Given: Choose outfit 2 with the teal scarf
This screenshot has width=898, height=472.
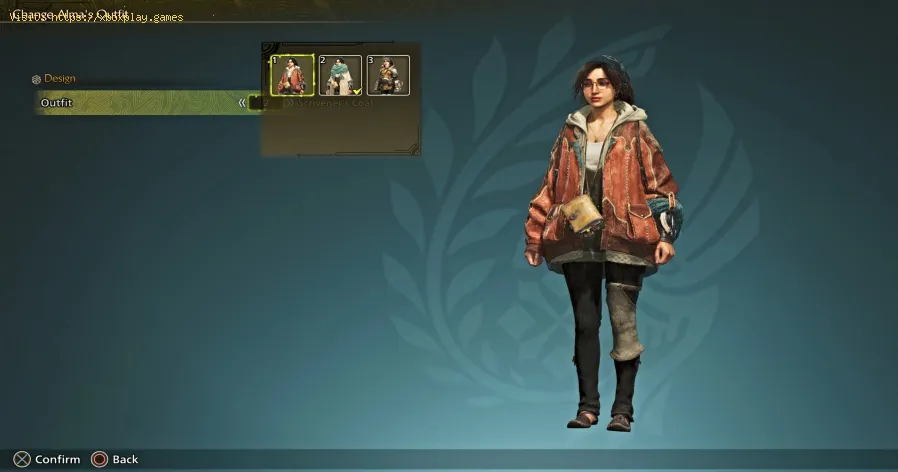Looking at the screenshot, I should pos(340,75).
